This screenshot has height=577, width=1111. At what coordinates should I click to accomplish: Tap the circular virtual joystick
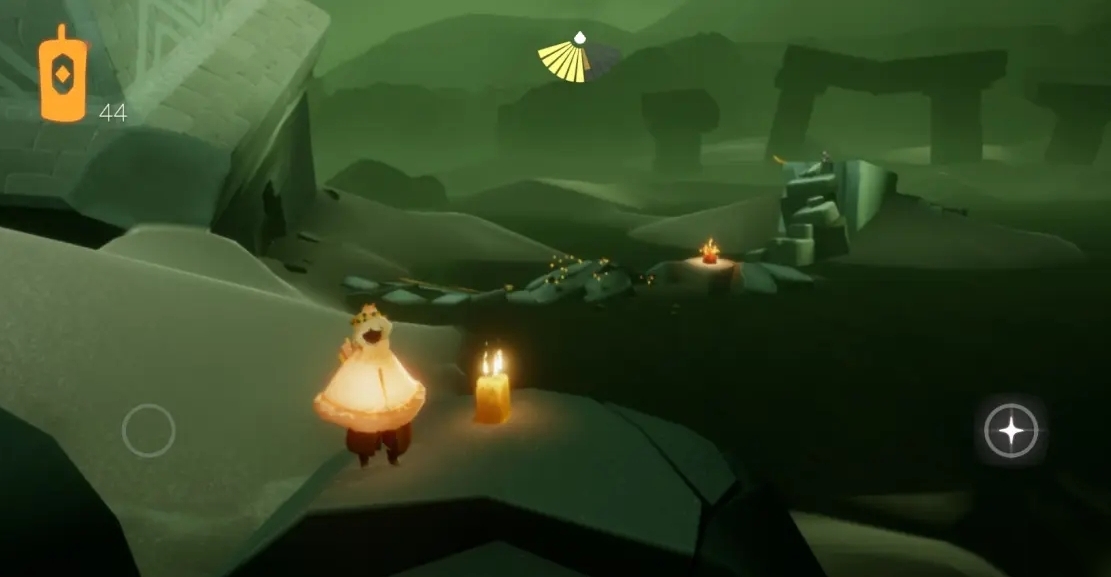coord(148,430)
